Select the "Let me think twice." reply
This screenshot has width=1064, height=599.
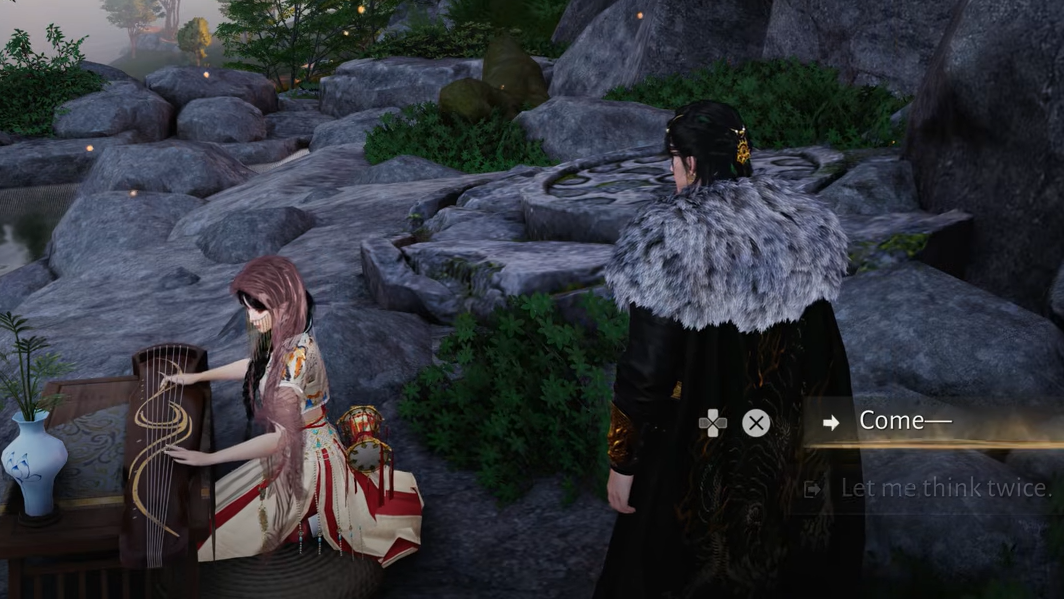[x=944, y=488]
